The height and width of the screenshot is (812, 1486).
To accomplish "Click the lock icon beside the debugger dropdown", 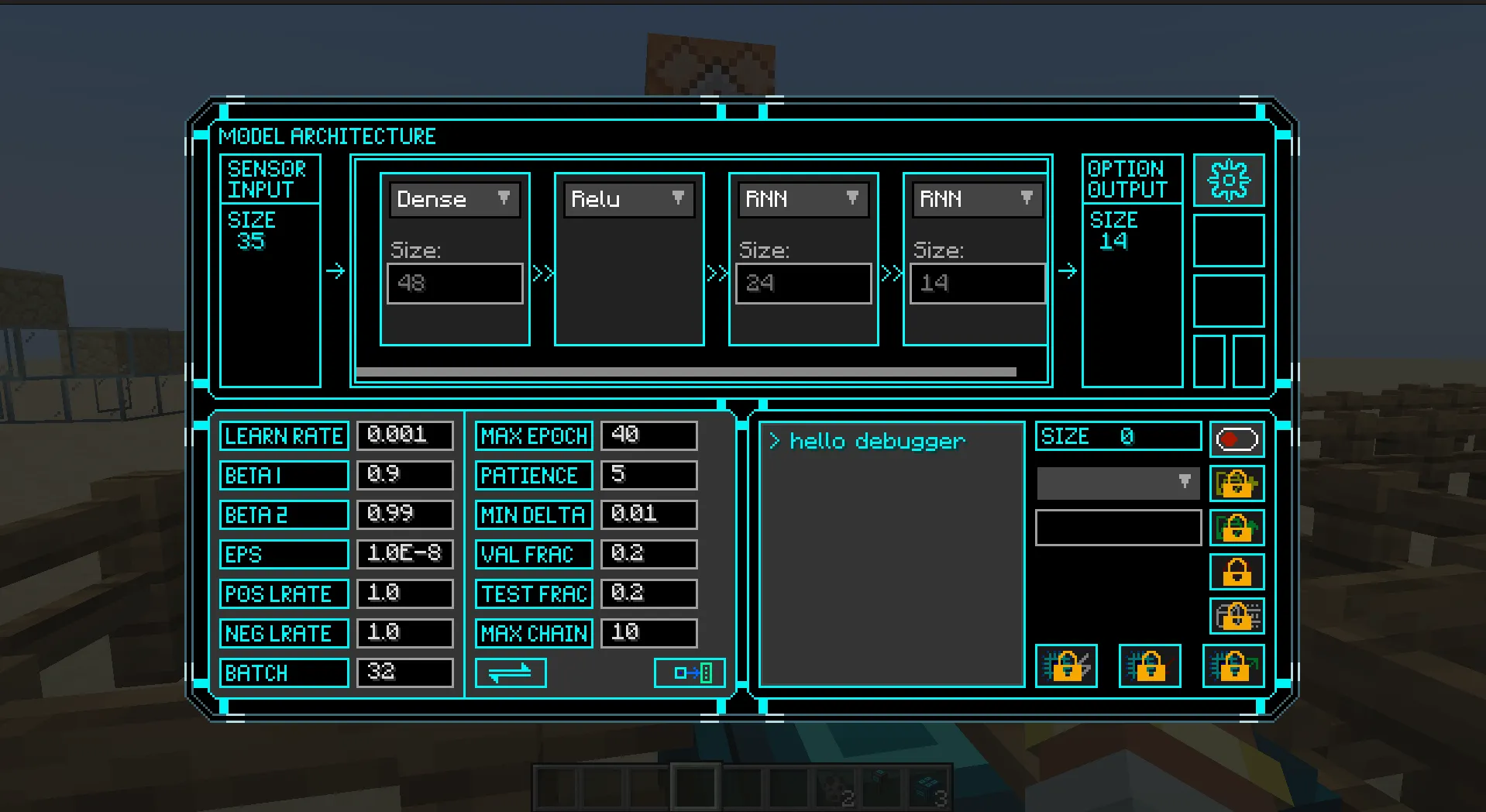I will (x=1236, y=484).
